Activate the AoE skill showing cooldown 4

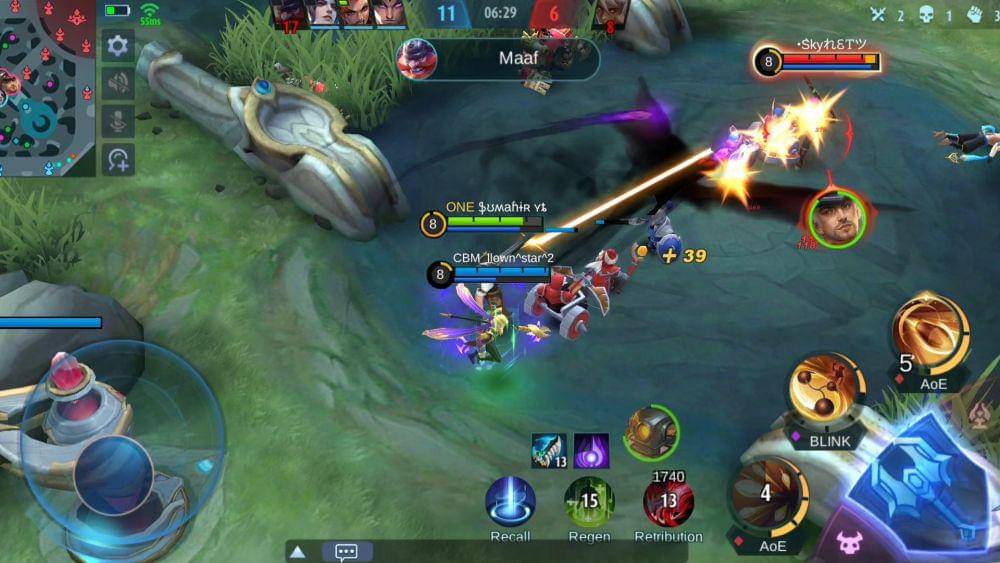tap(769, 494)
